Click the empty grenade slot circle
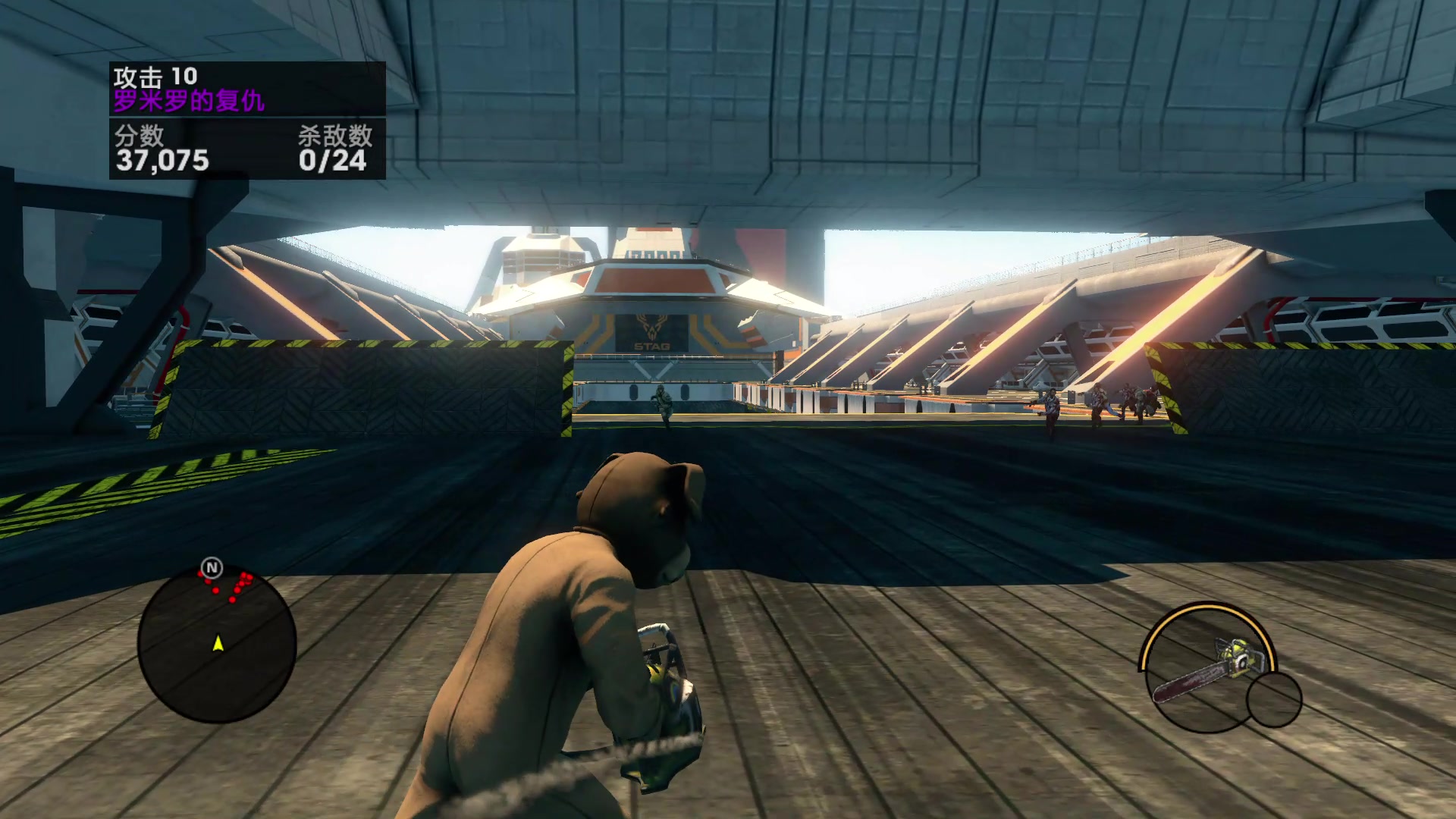 click(1274, 699)
